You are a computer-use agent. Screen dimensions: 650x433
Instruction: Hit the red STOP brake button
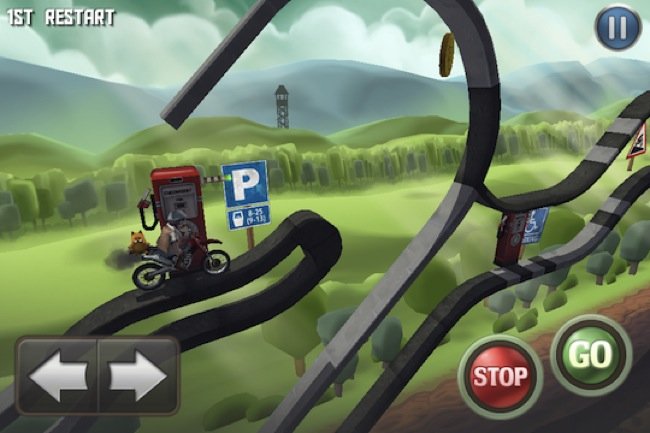[x=499, y=377]
